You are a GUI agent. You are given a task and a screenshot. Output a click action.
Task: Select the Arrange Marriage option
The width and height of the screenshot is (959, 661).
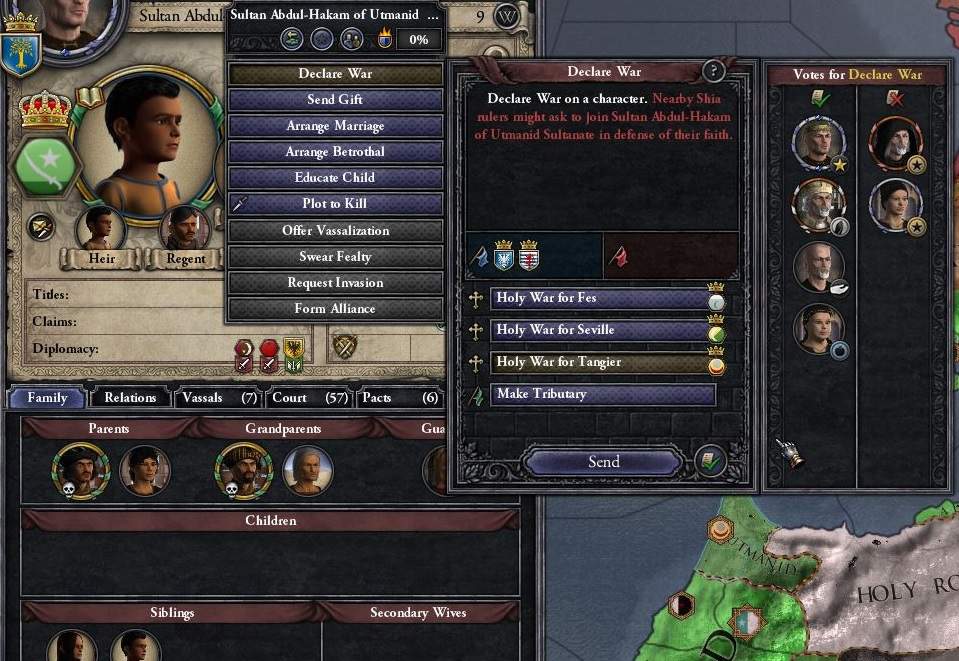pos(335,126)
